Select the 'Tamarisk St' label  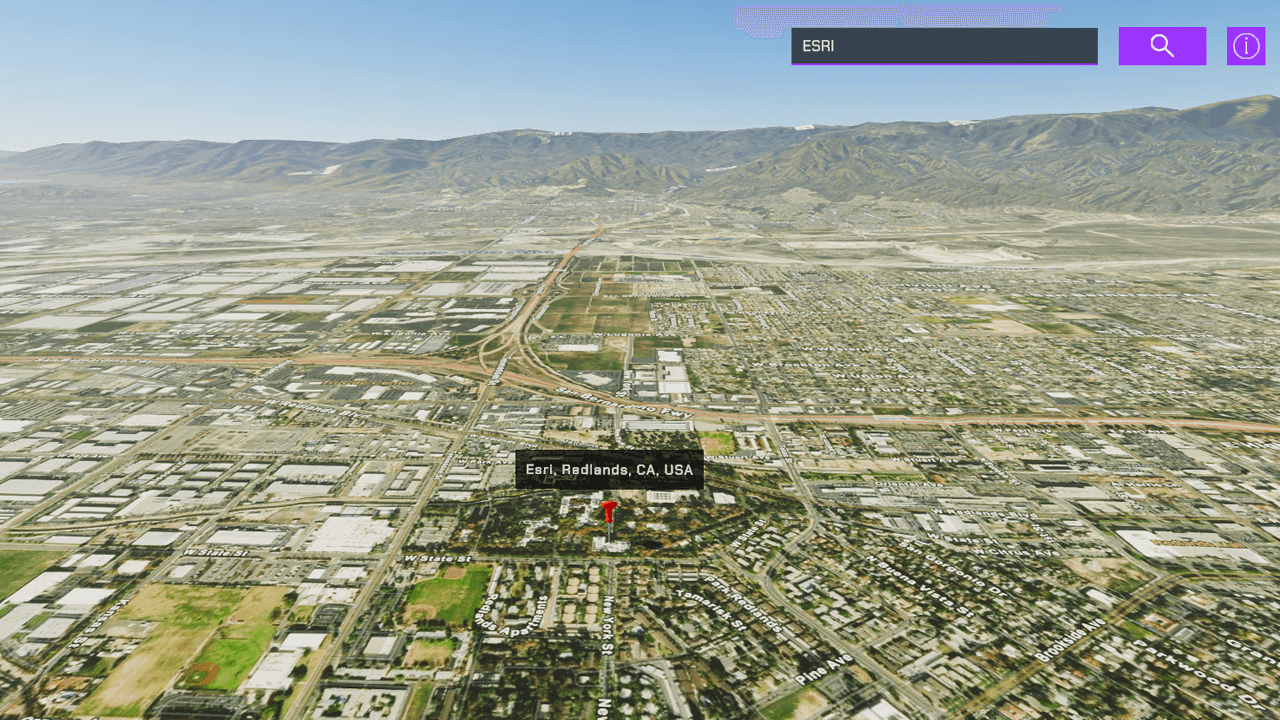click(x=710, y=609)
